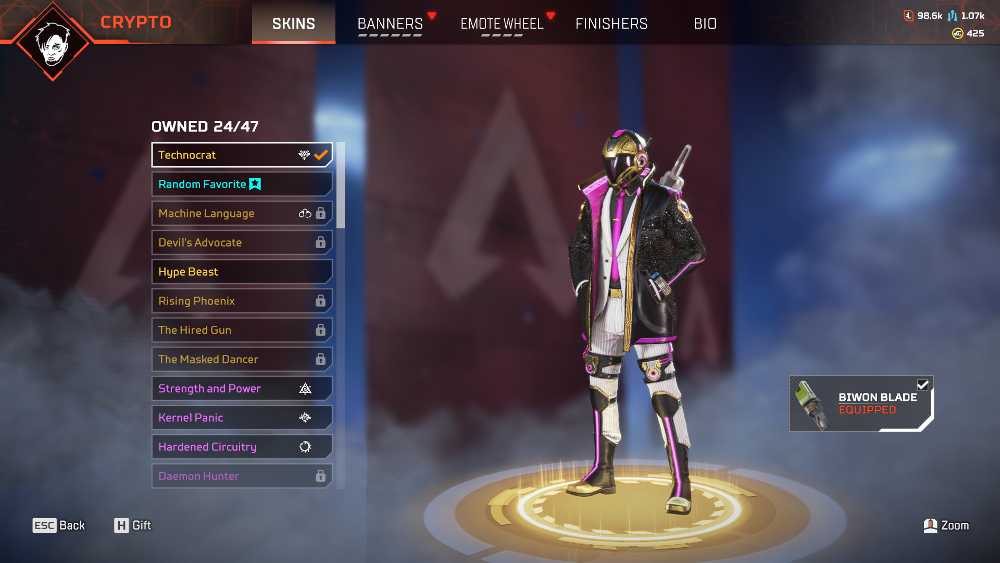Switch to the Skins tab
The width and height of the screenshot is (1000, 563).
click(x=293, y=24)
